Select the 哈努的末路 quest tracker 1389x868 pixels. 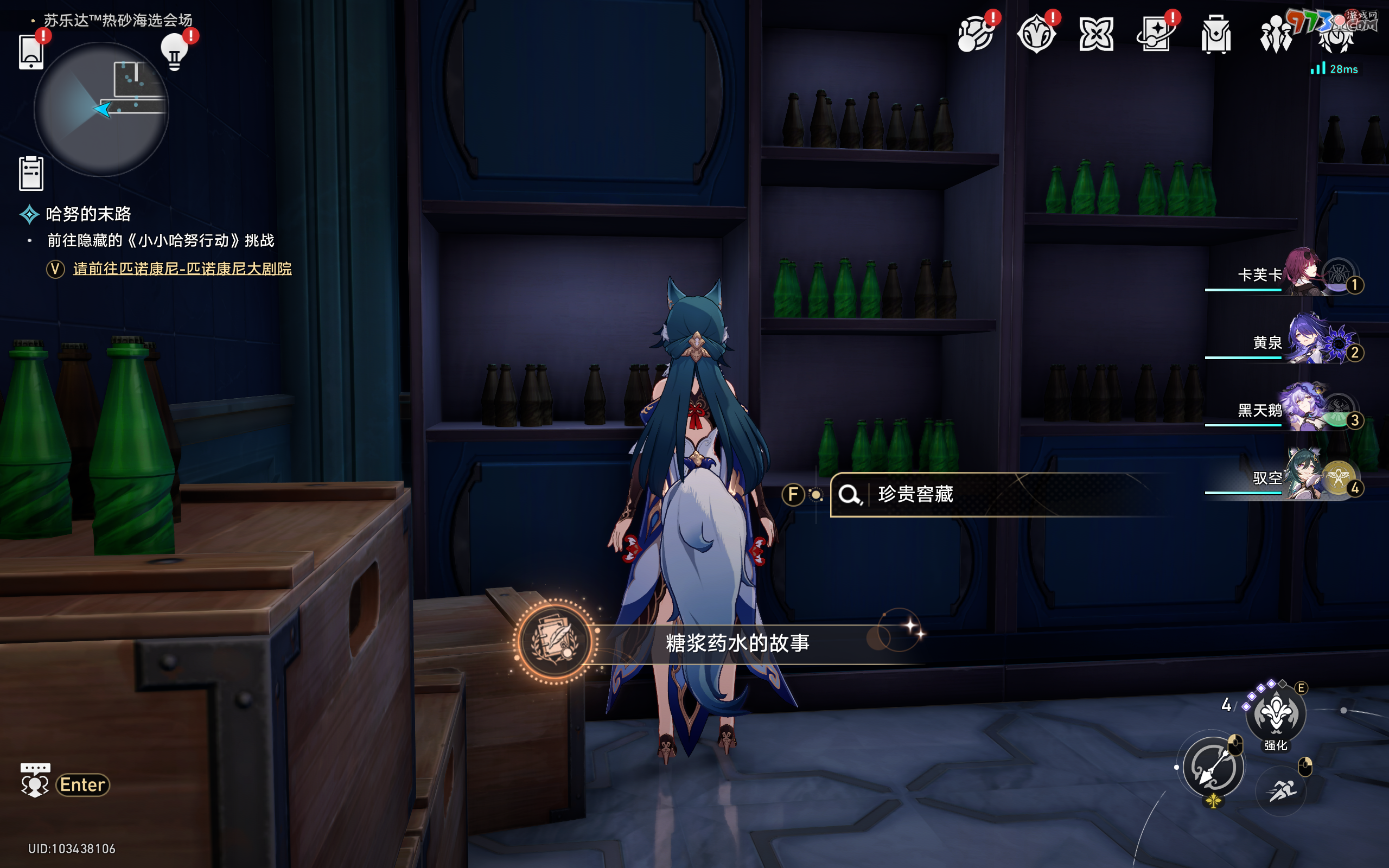(x=88, y=214)
